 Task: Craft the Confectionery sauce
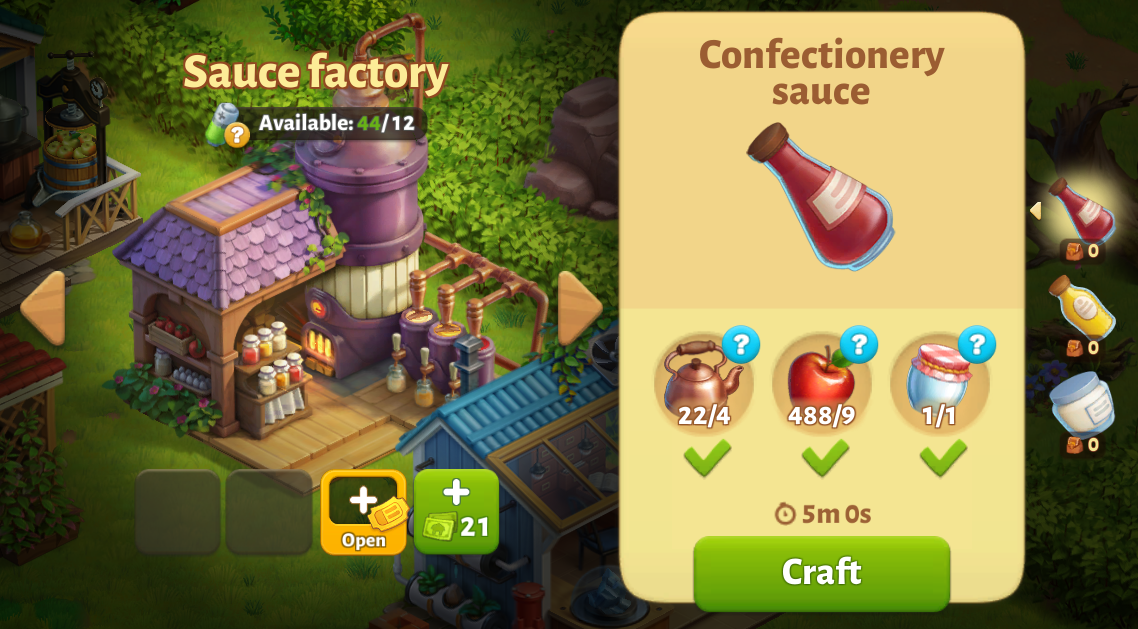coord(821,572)
